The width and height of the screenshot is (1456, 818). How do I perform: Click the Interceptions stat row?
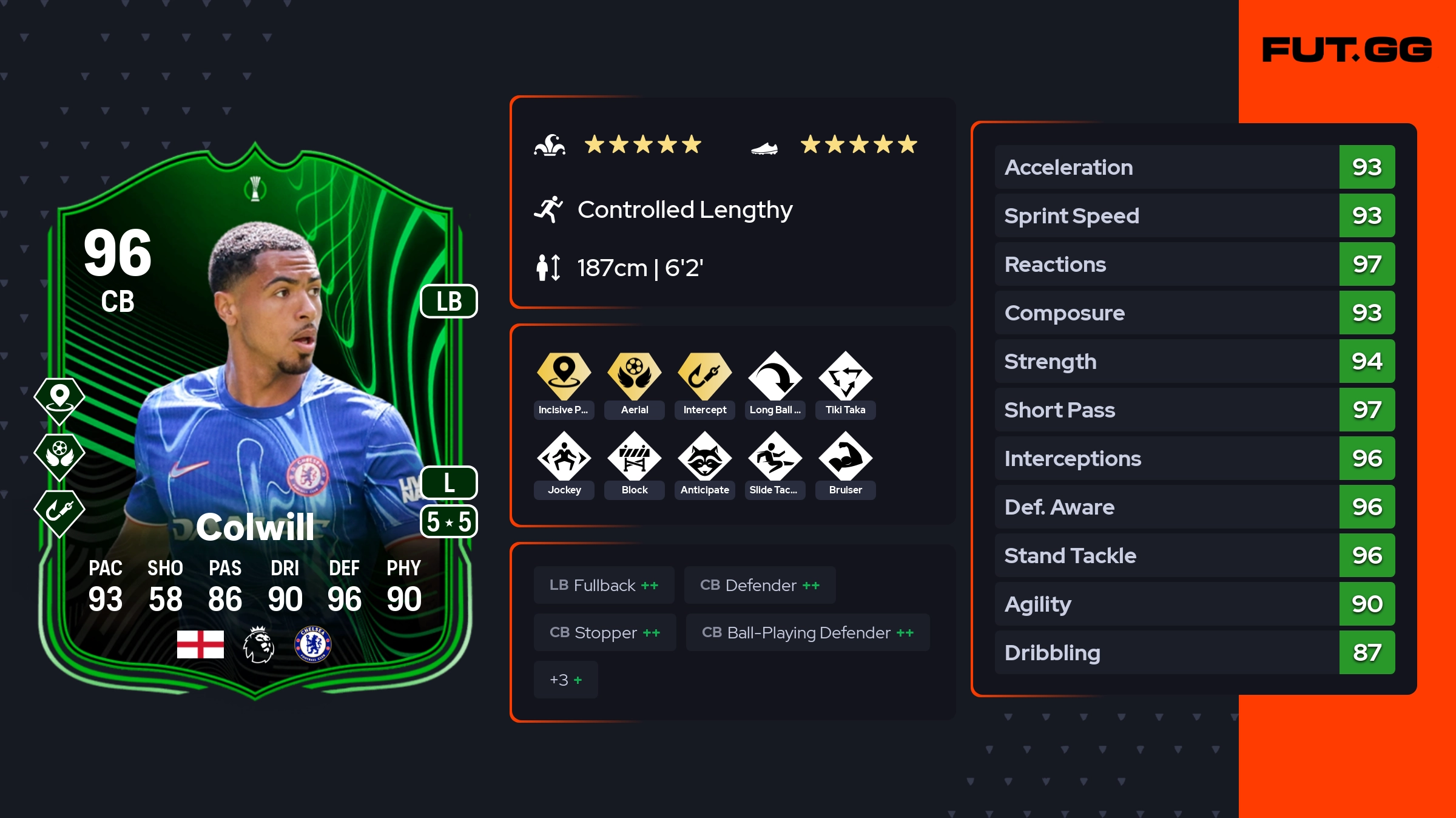pyautogui.click(x=1194, y=458)
